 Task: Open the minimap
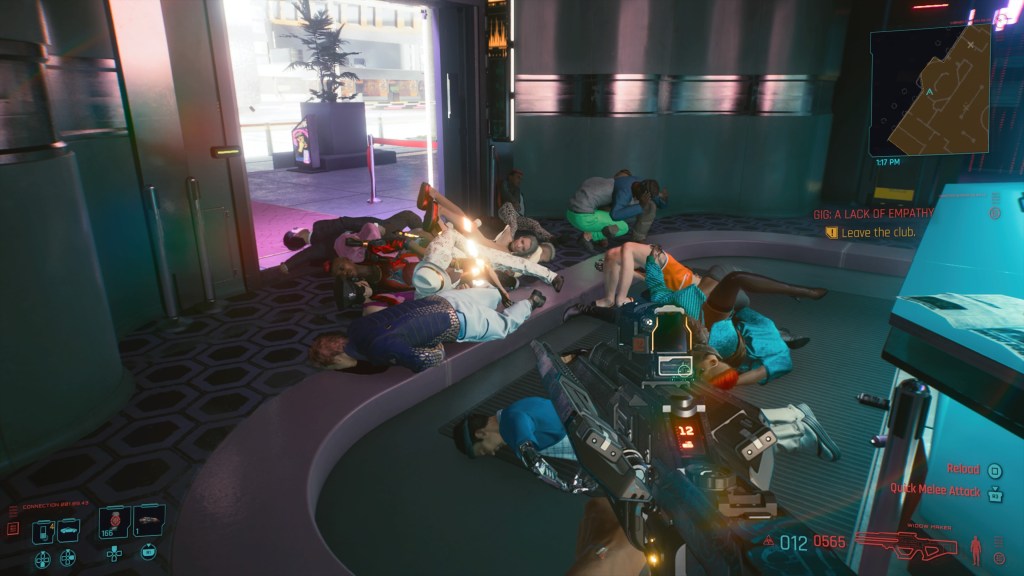(929, 91)
